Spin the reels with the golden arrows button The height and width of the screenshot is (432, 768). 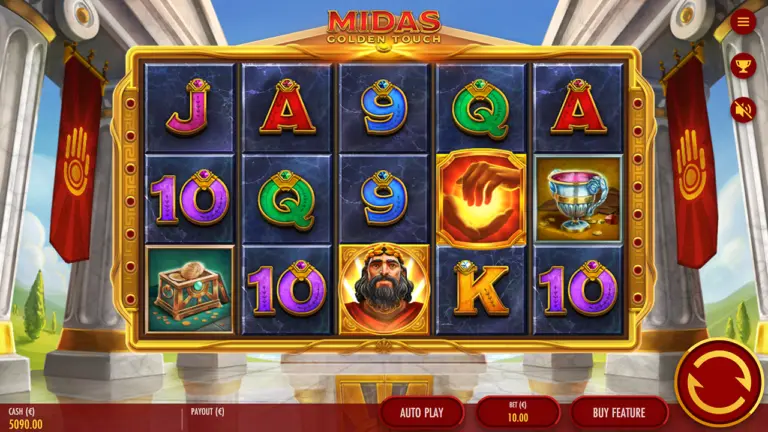click(718, 382)
